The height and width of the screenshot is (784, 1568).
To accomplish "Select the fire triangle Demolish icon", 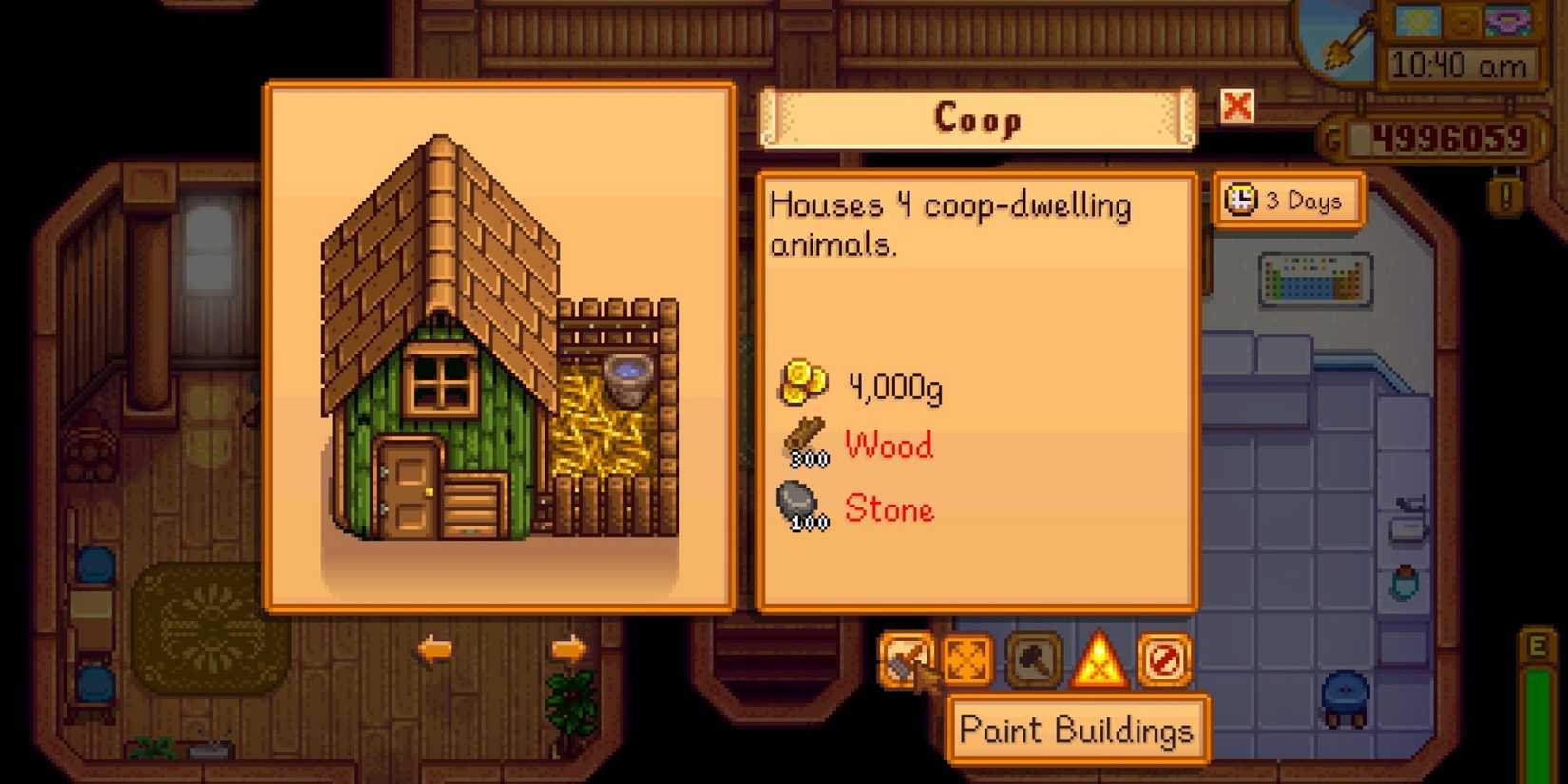I will pyautogui.click(x=1100, y=660).
